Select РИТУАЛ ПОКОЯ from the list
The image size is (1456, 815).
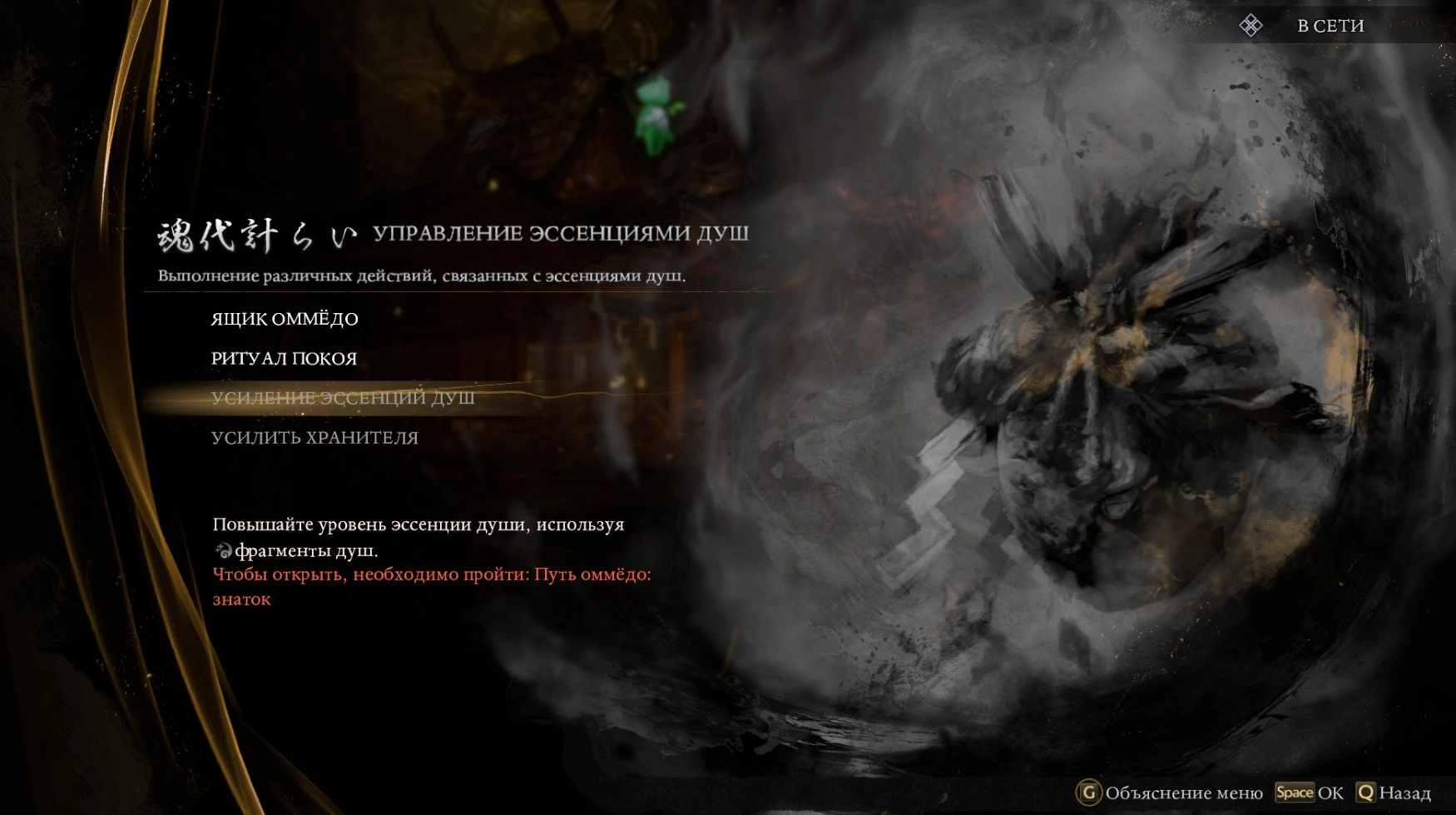(x=284, y=359)
